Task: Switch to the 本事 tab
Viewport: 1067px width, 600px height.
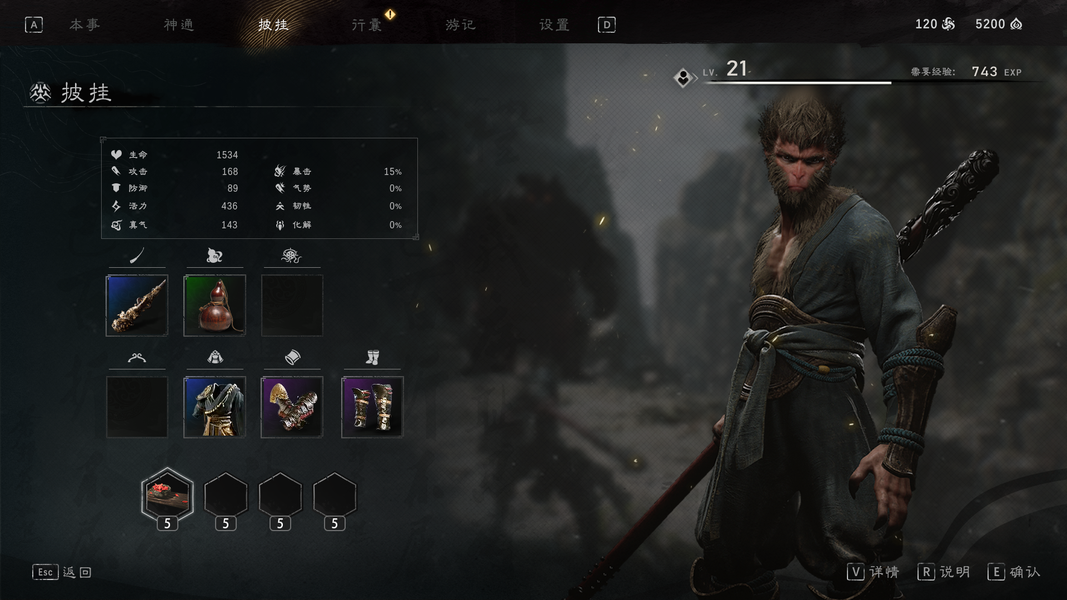Action: pos(84,25)
